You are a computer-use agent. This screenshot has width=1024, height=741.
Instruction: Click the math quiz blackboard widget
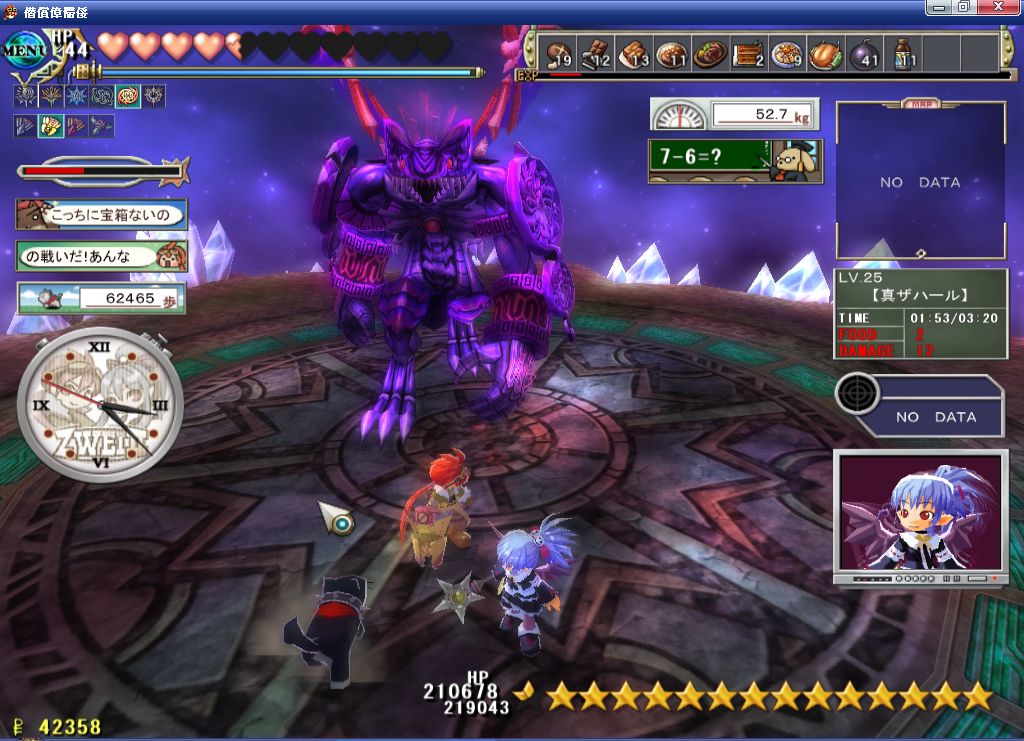click(x=734, y=160)
